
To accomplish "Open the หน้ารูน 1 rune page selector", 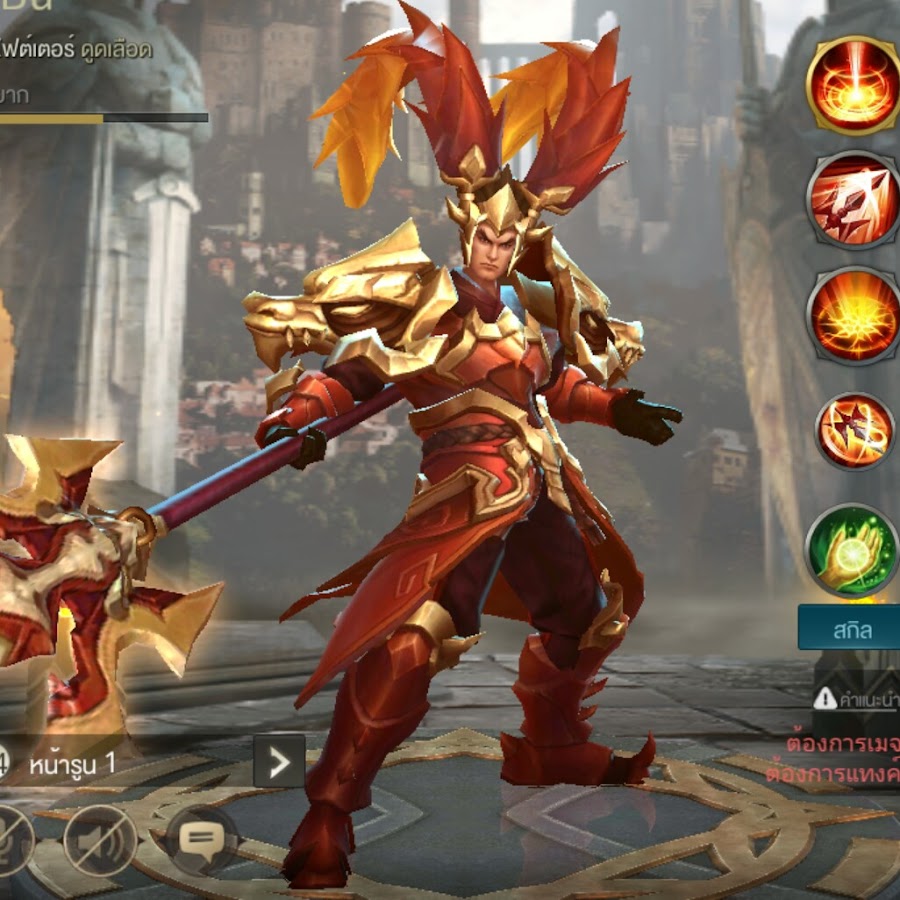I will (83, 763).
